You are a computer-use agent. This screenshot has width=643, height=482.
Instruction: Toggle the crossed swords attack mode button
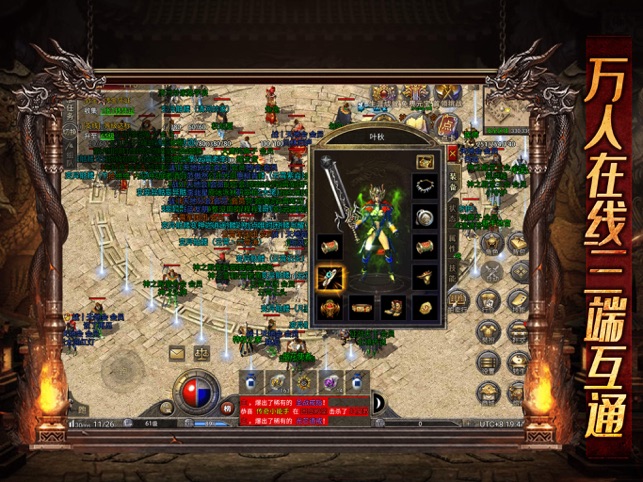tap(491, 269)
